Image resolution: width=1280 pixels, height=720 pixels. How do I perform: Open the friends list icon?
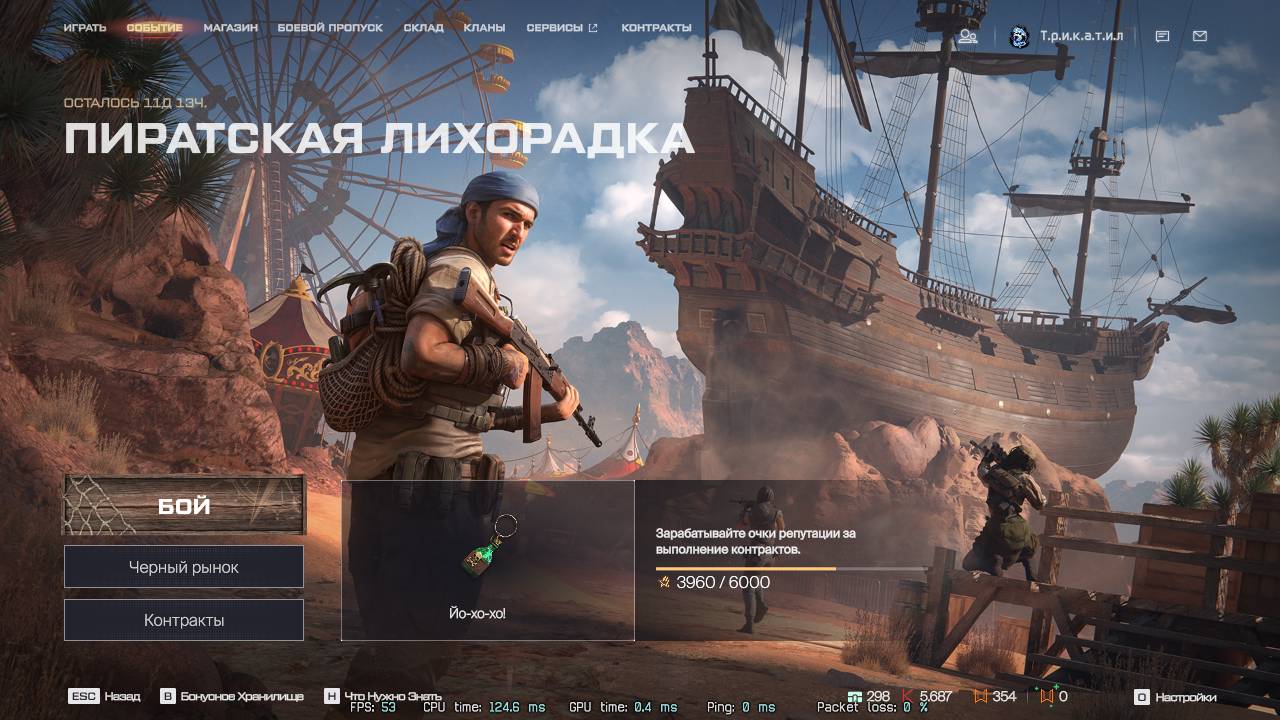point(967,36)
